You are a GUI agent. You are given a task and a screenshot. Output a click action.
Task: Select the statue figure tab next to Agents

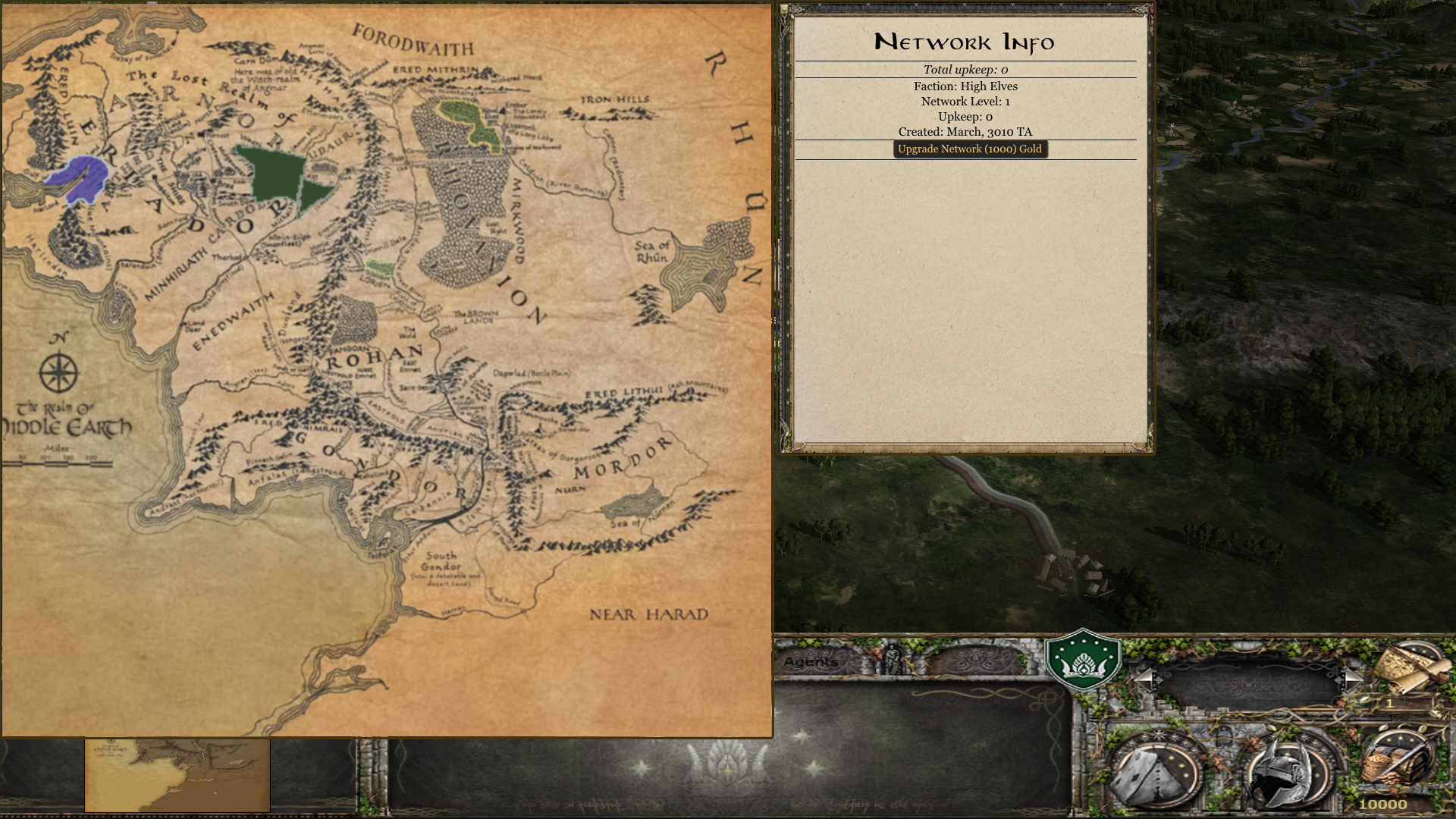(895, 658)
